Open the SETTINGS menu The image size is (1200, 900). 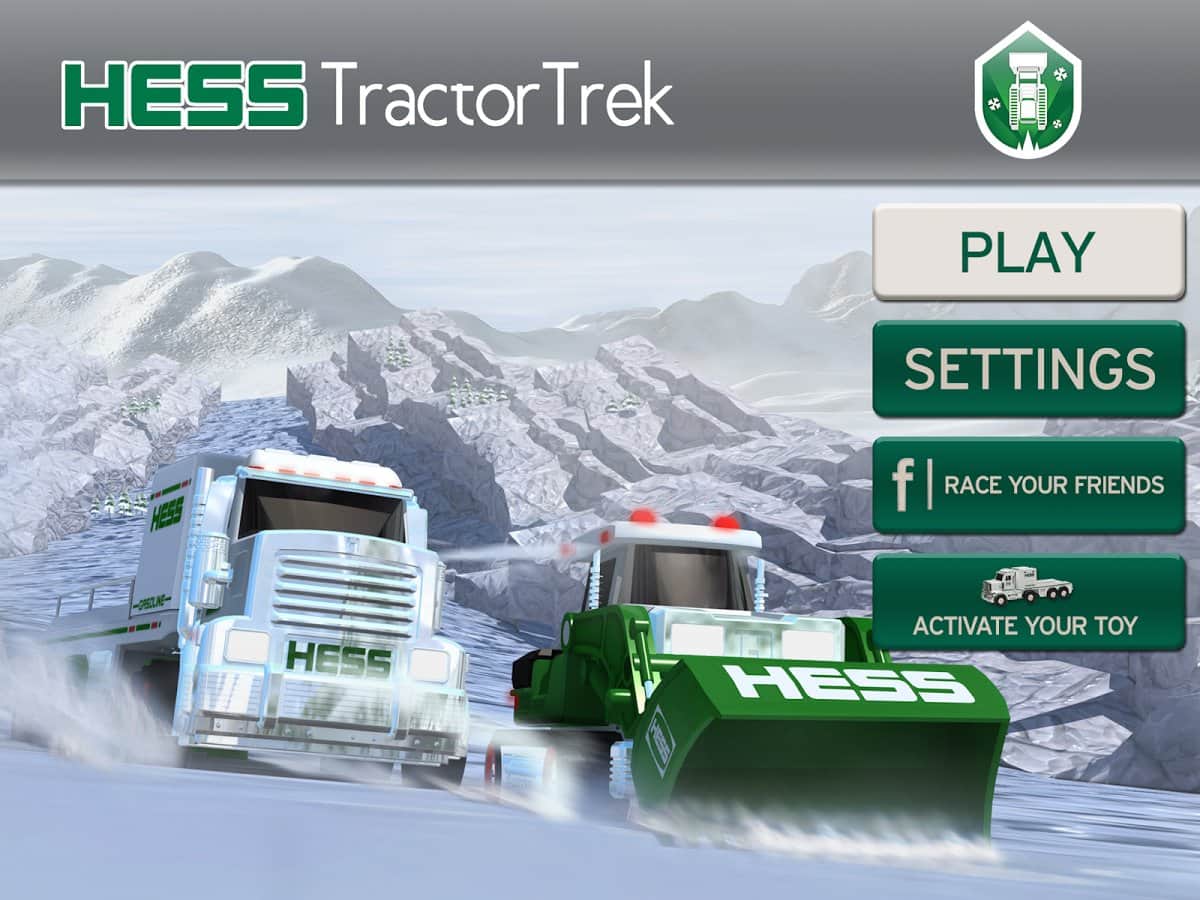1028,369
